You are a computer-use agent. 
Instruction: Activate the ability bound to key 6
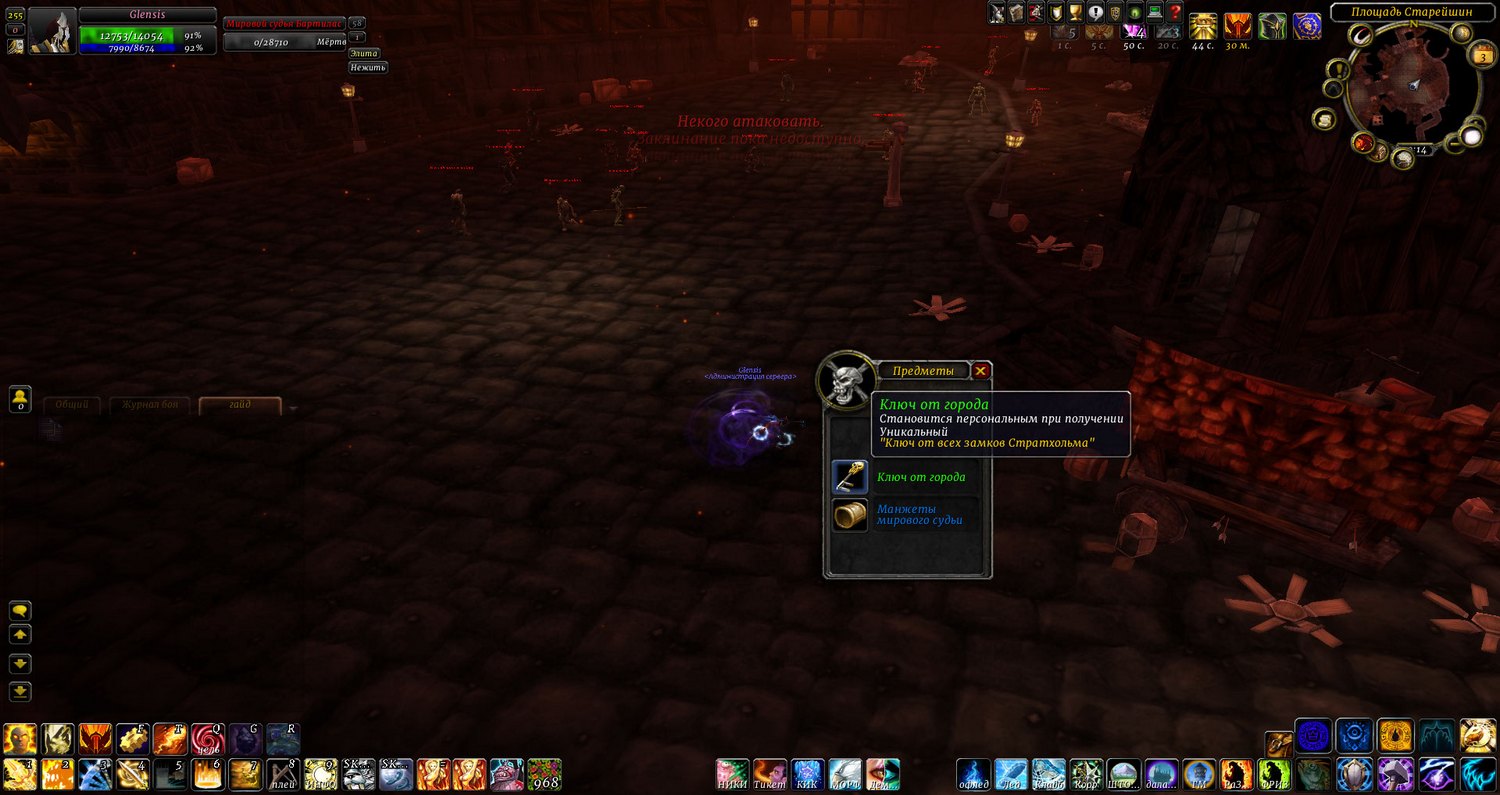click(207, 774)
